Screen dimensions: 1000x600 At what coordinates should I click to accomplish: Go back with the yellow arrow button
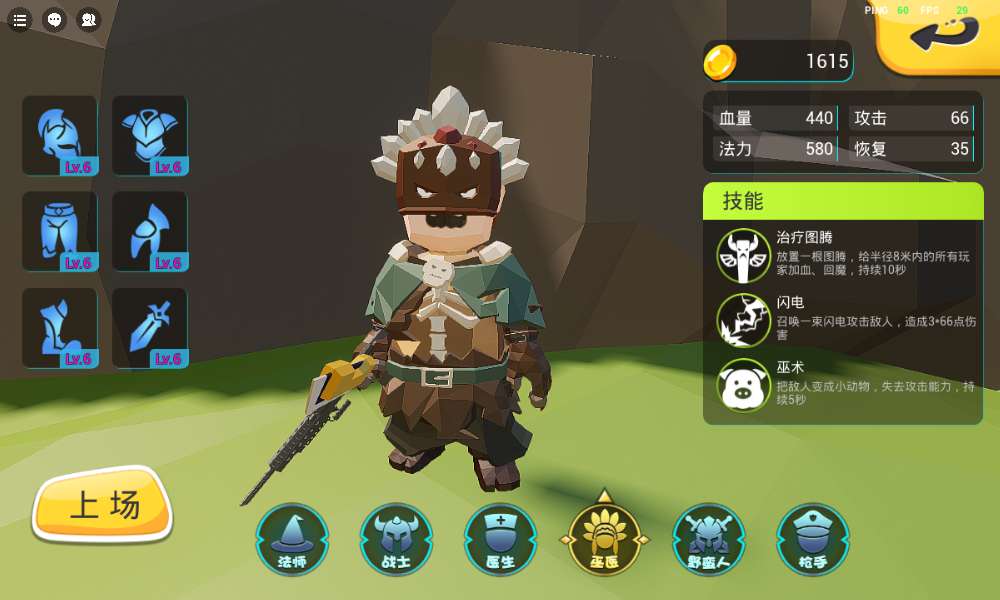pos(942,35)
